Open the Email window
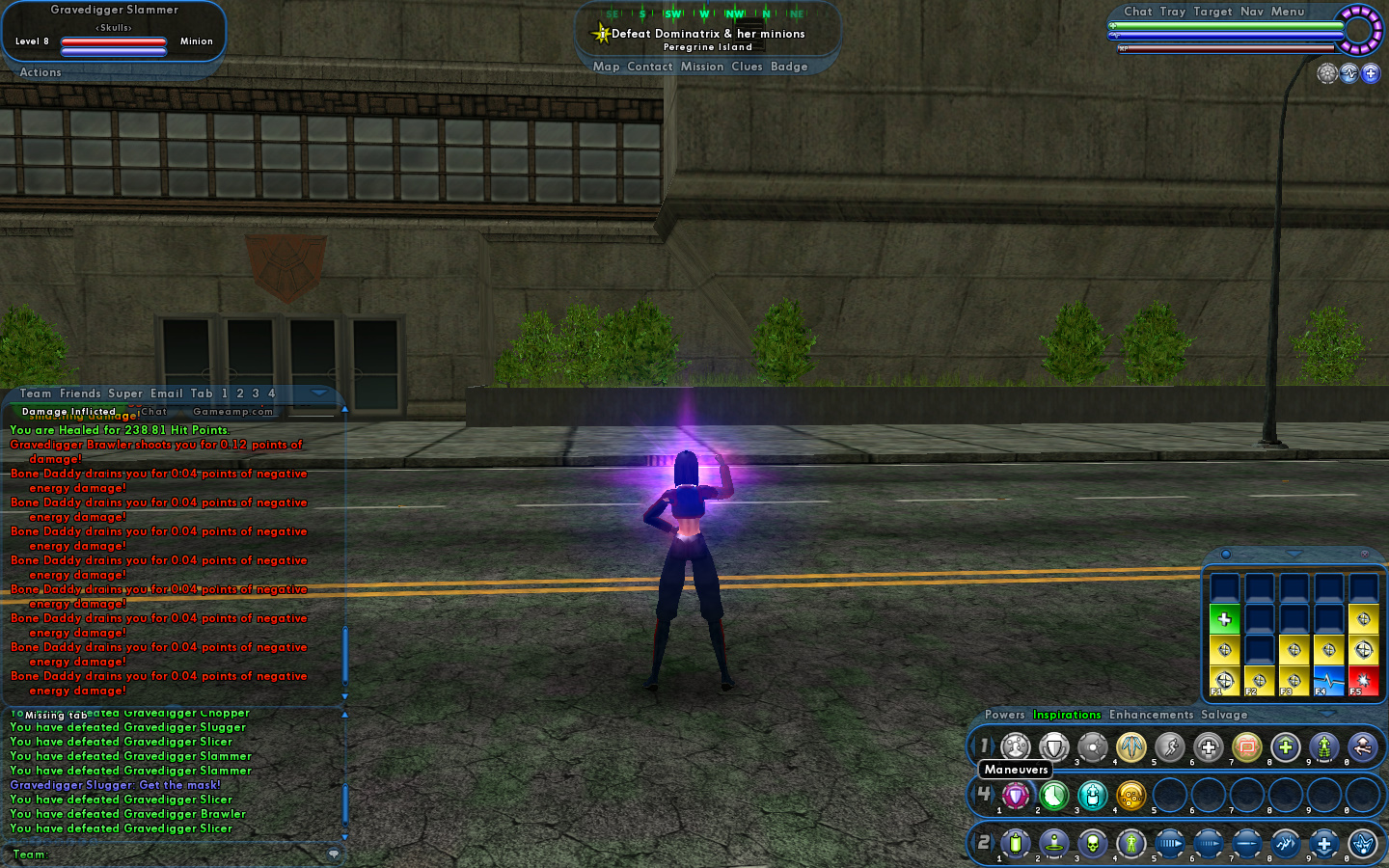 [x=166, y=393]
